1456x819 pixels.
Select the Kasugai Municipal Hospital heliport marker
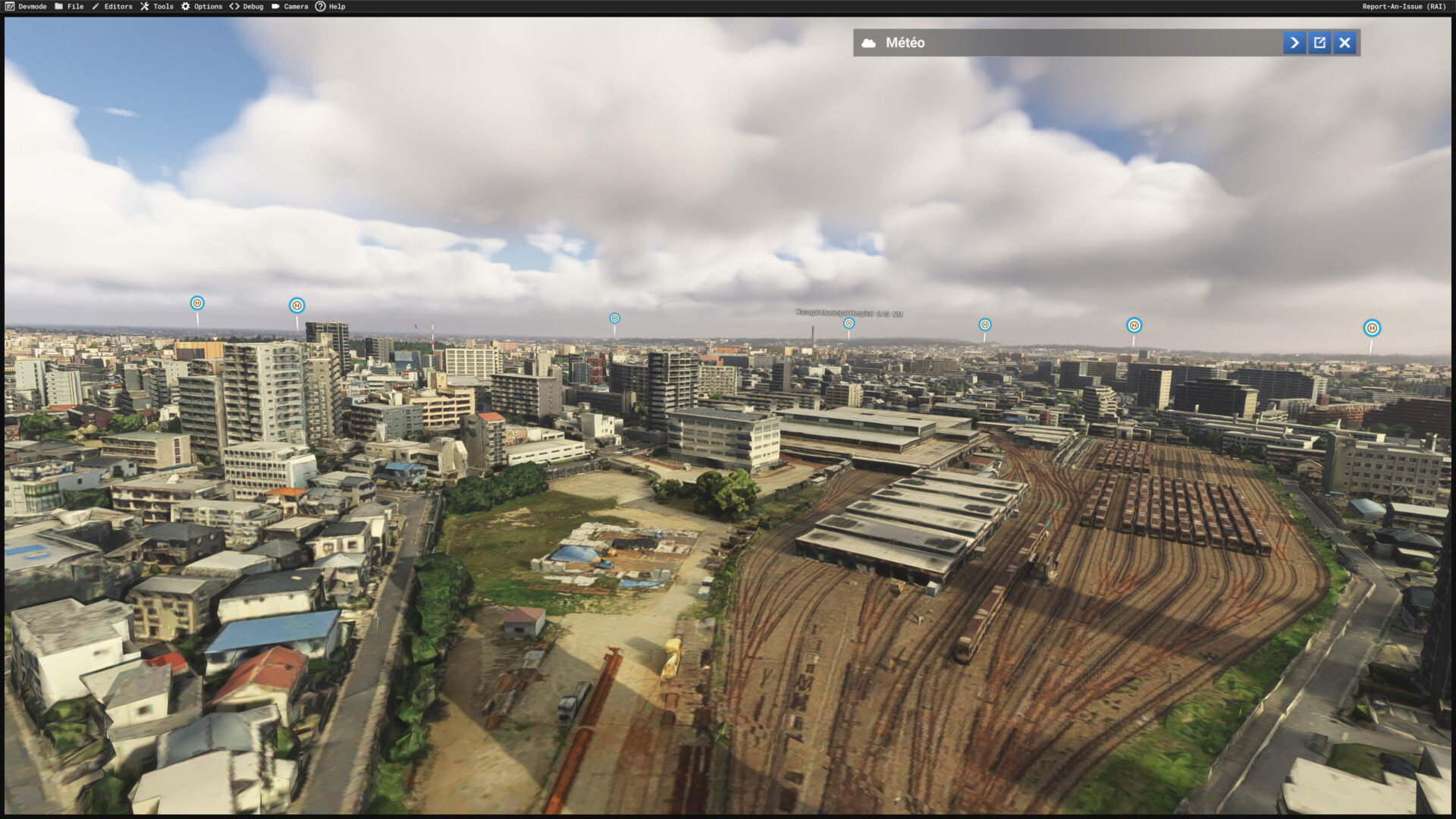(x=849, y=324)
